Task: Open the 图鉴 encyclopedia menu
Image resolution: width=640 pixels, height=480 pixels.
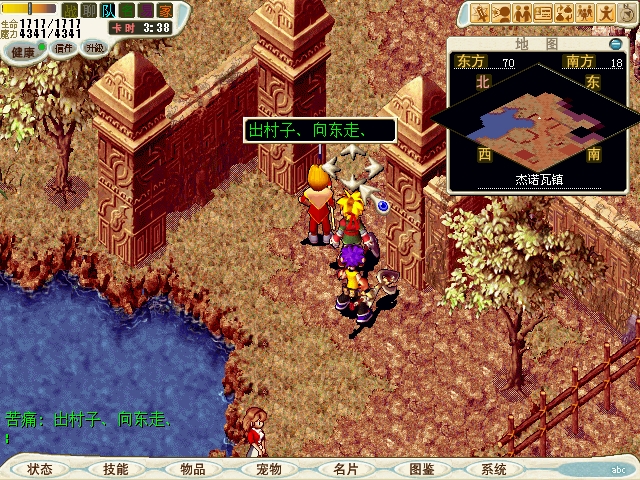Action: [420, 469]
